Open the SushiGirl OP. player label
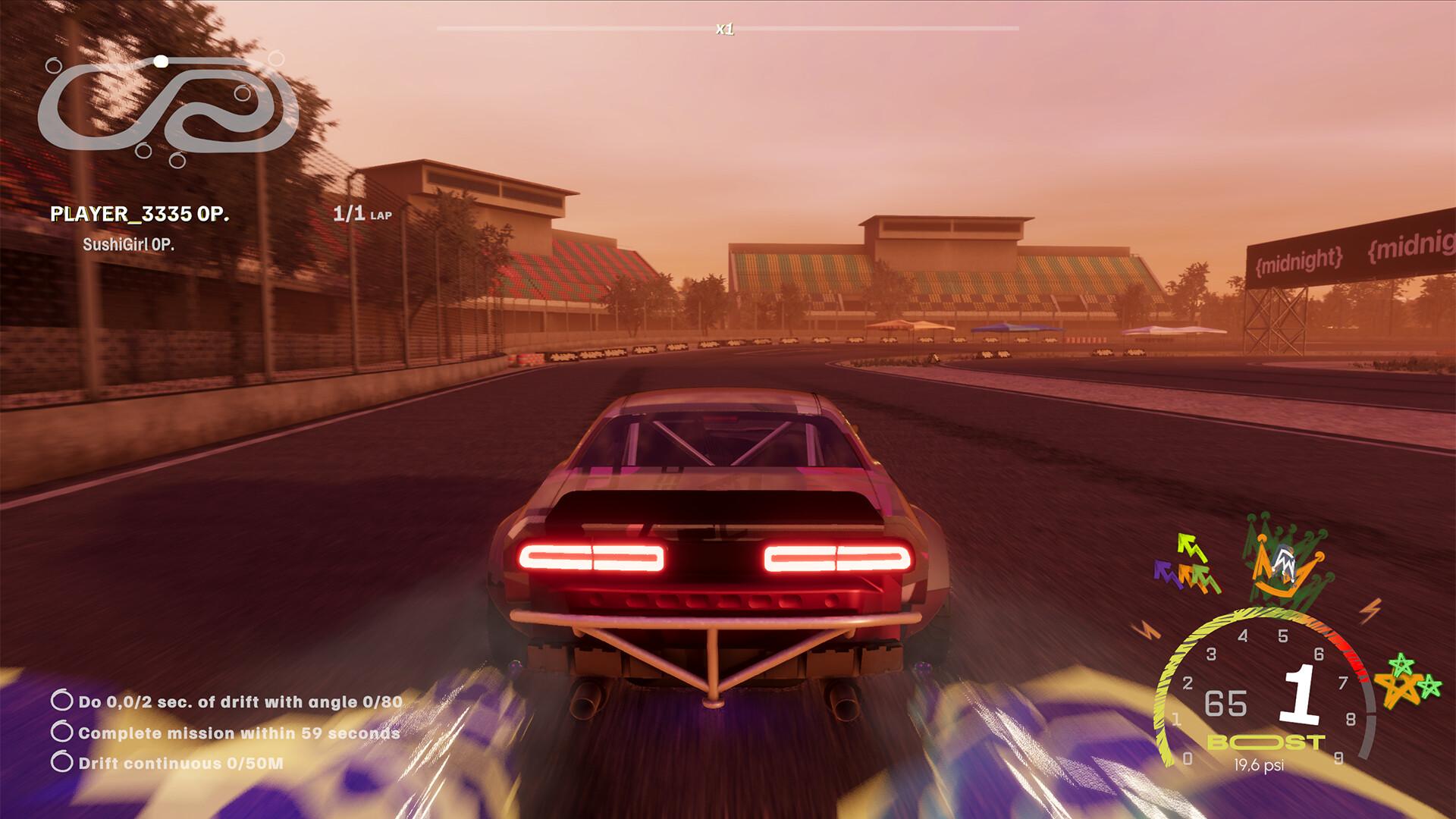The height and width of the screenshot is (819, 1456). point(129,245)
